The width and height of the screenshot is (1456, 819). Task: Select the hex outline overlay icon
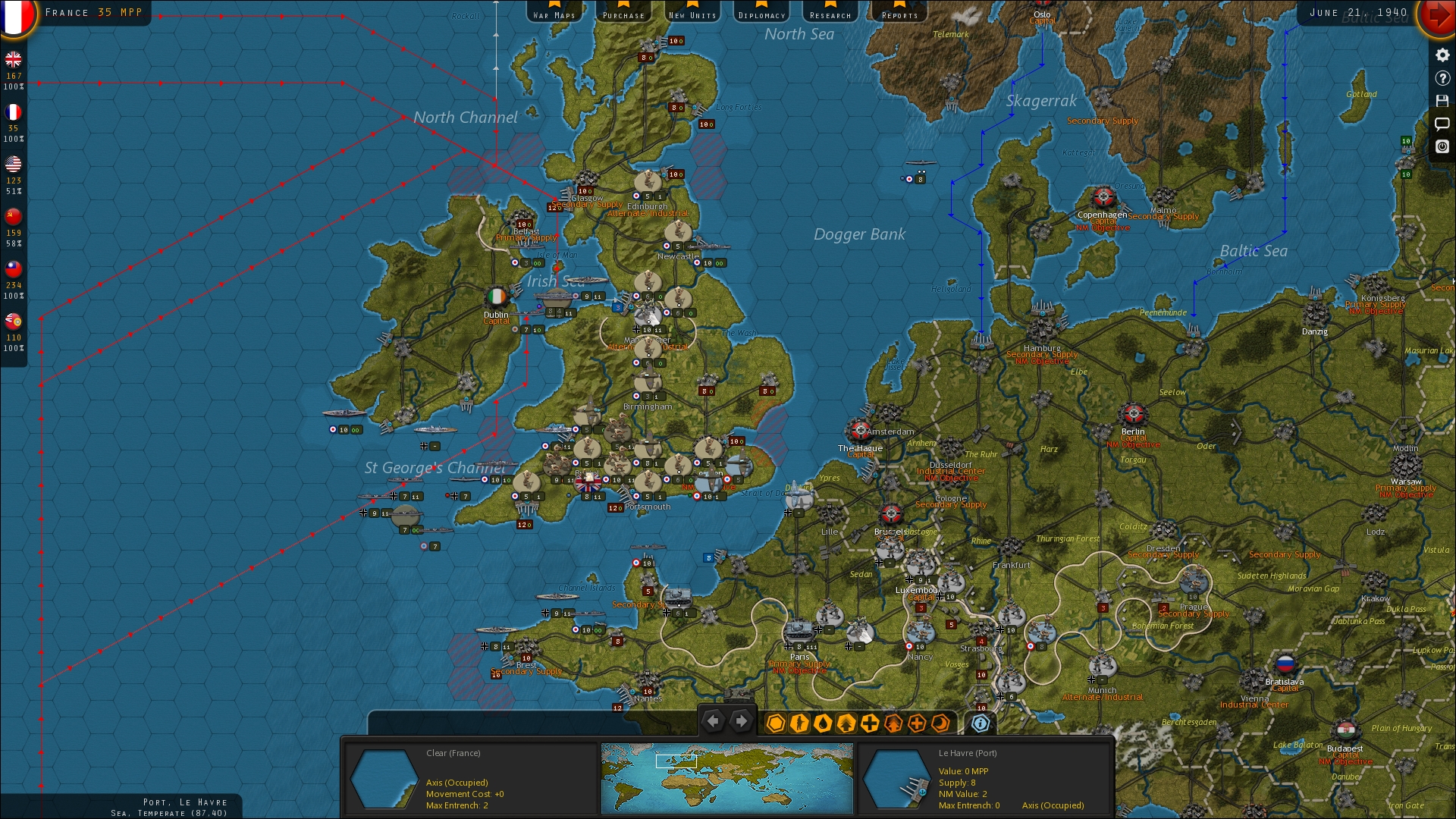(x=776, y=724)
